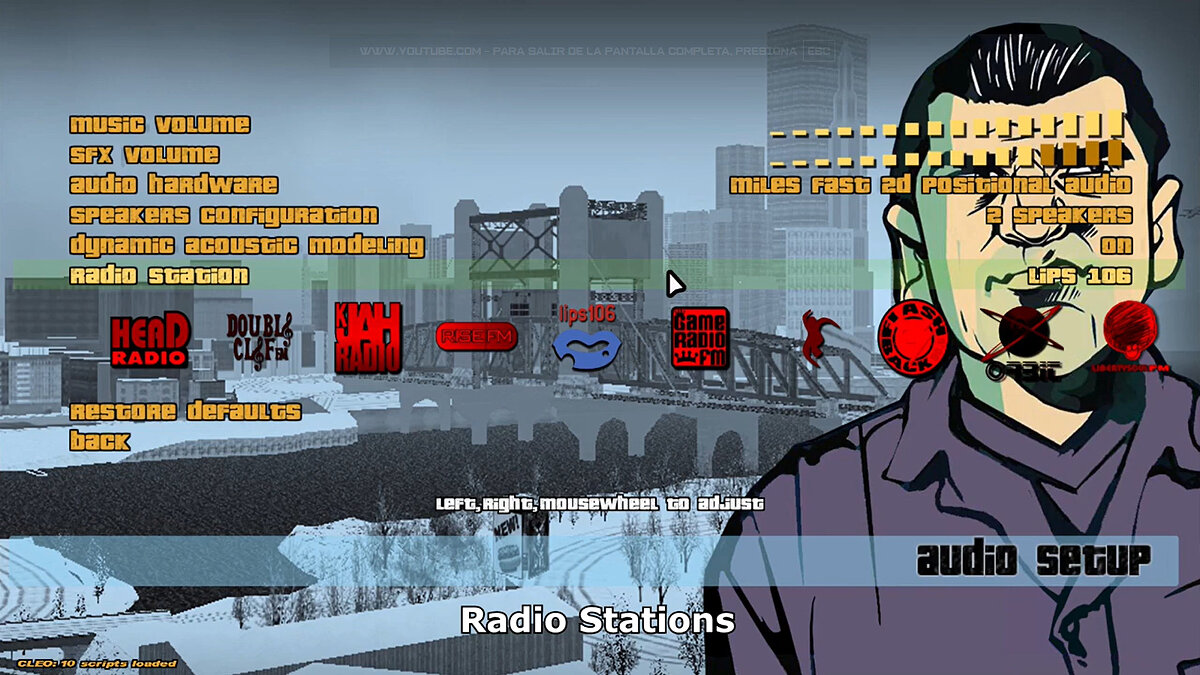This screenshot has width=1200, height=675.
Task: Select the Radio Station menu entry
Action: [x=159, y=275]
